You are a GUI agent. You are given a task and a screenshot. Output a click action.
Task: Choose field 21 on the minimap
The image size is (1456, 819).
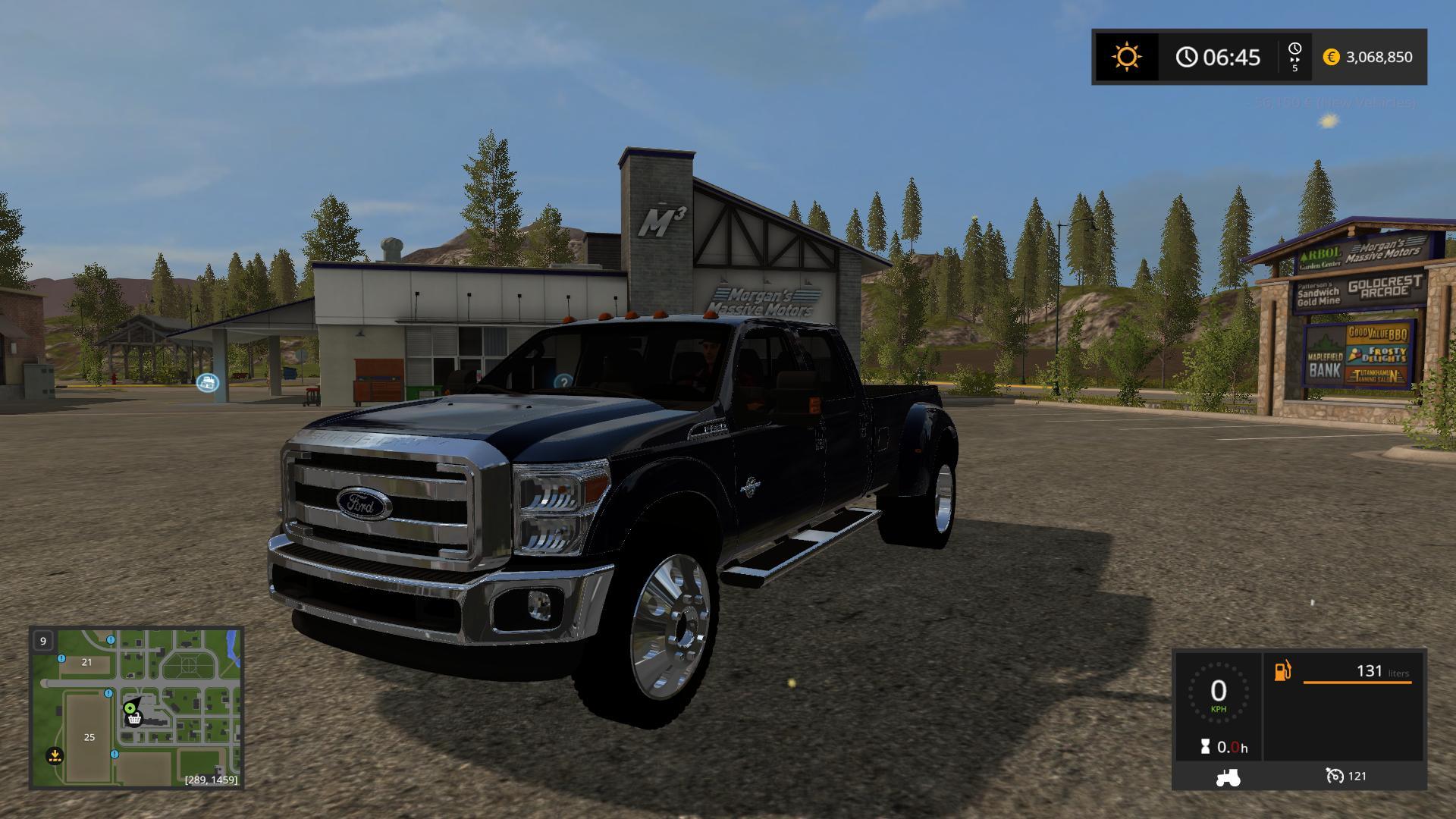(86, 662)
